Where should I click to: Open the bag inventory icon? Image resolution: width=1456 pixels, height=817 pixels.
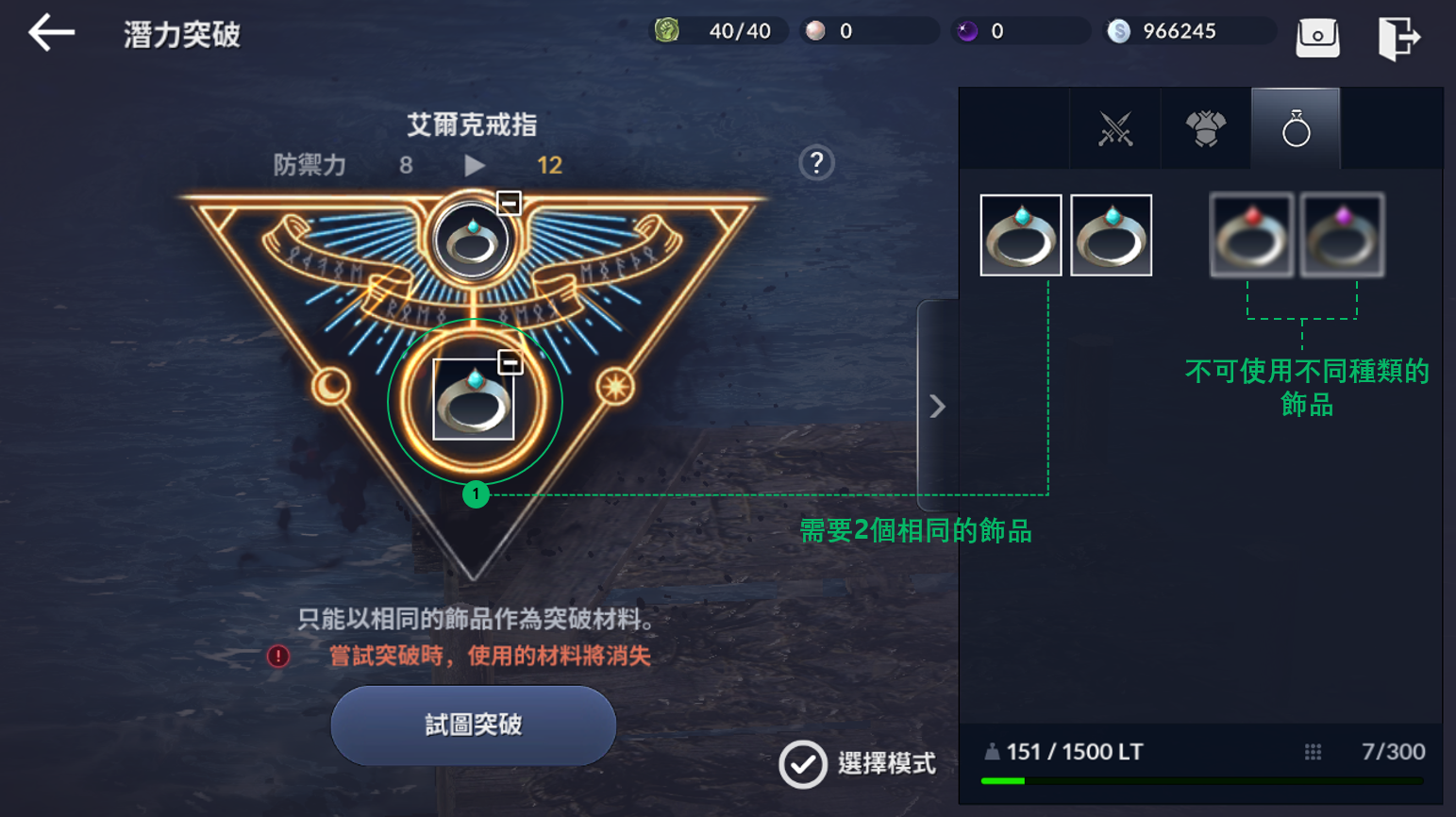point(1318,35)
